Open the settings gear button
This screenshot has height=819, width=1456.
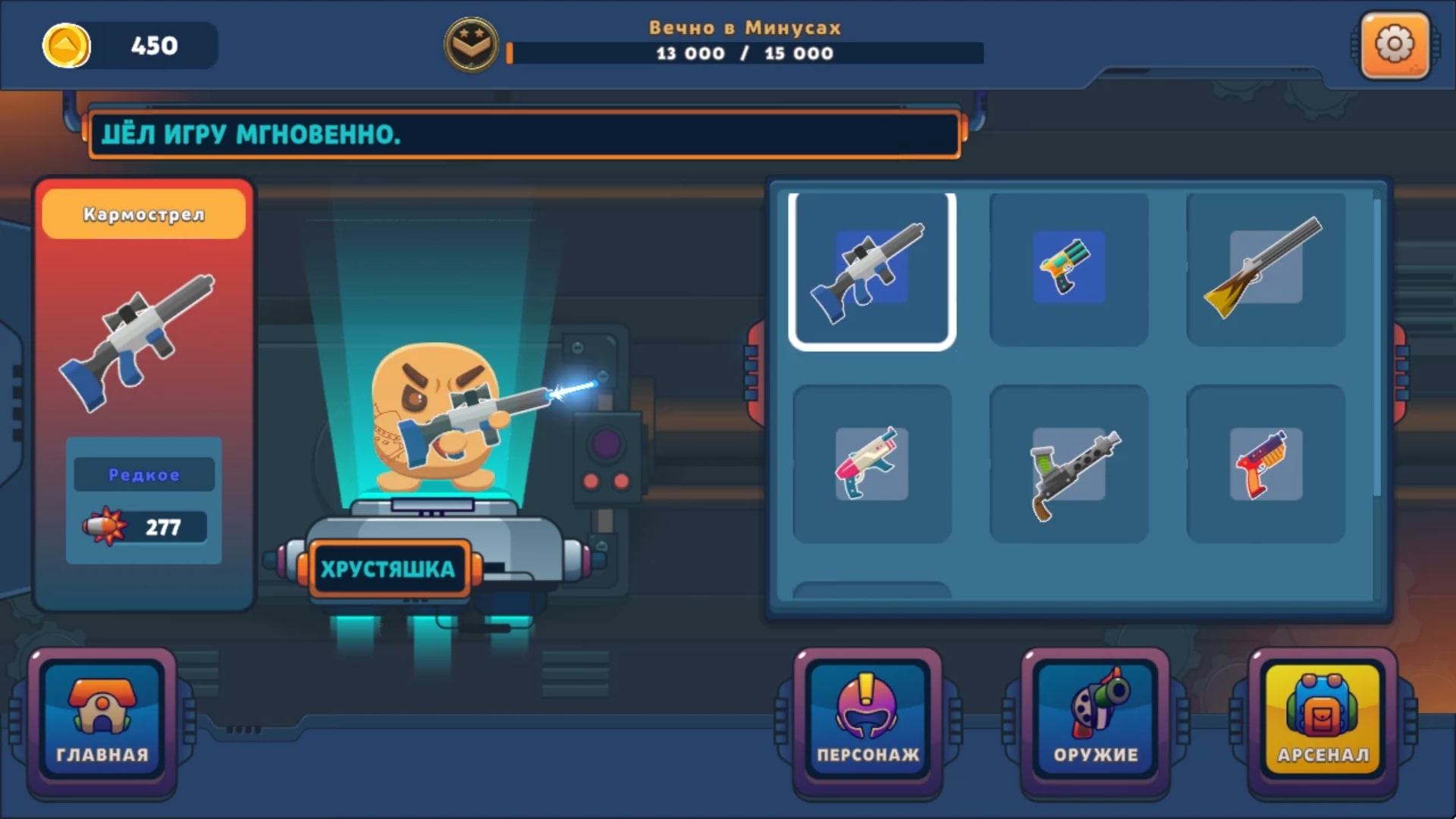(x=1395, y=45)
